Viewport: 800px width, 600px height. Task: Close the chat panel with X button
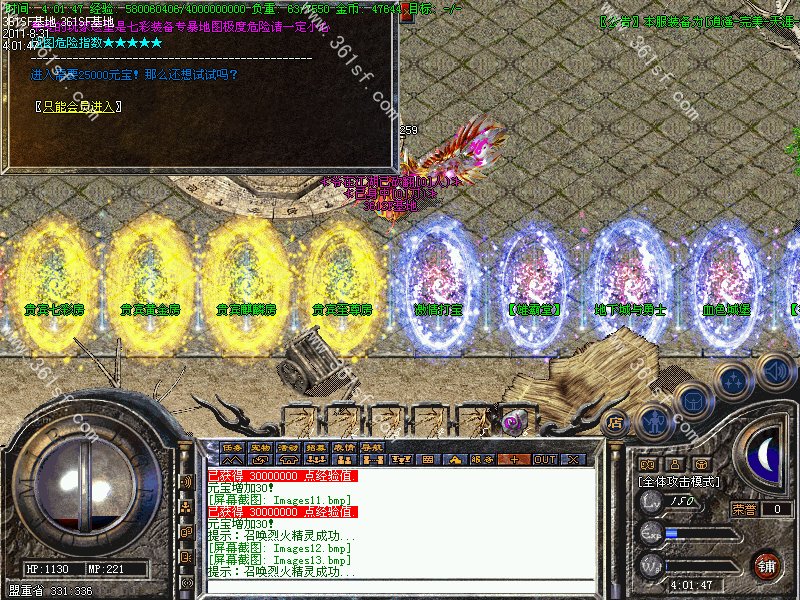(x=572, y=460)
